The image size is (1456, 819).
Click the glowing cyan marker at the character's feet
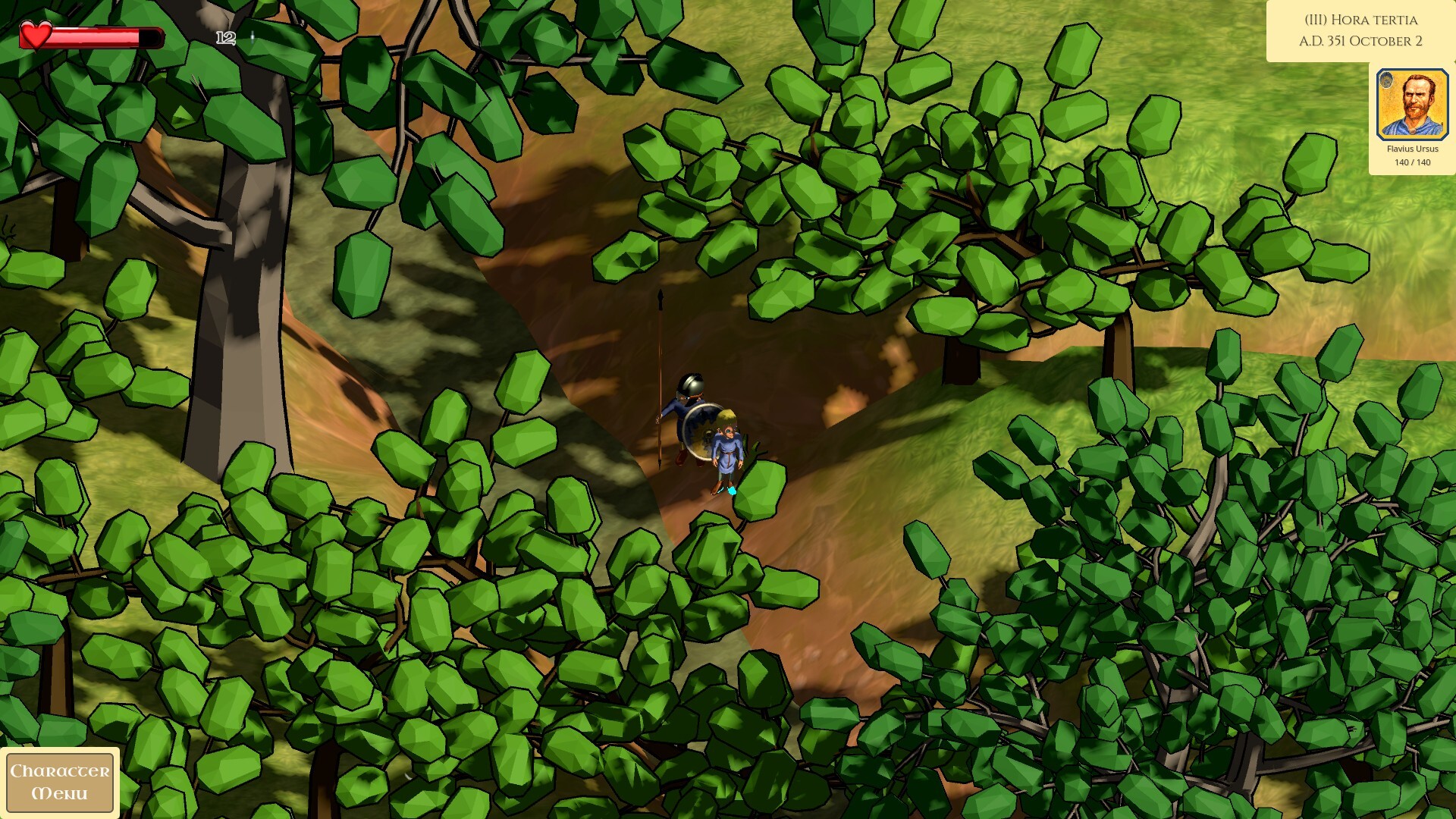coord(732,490)
